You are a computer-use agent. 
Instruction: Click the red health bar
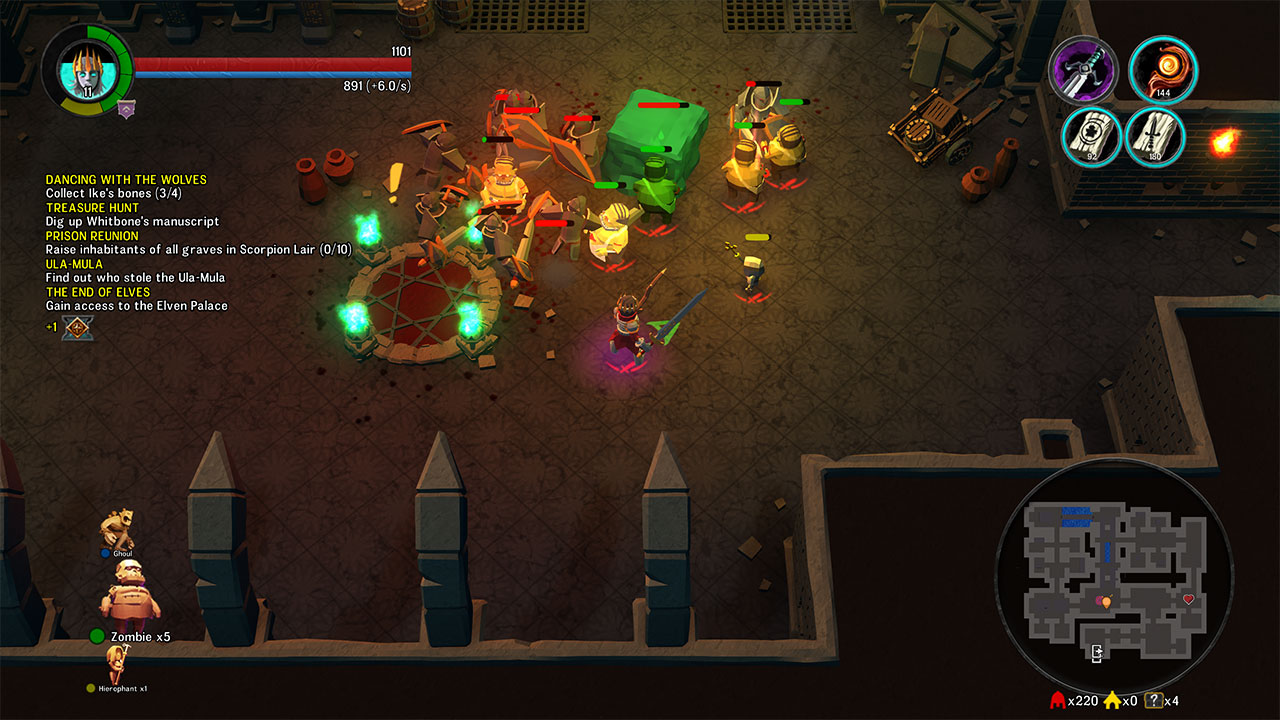(x=270, y=63)
